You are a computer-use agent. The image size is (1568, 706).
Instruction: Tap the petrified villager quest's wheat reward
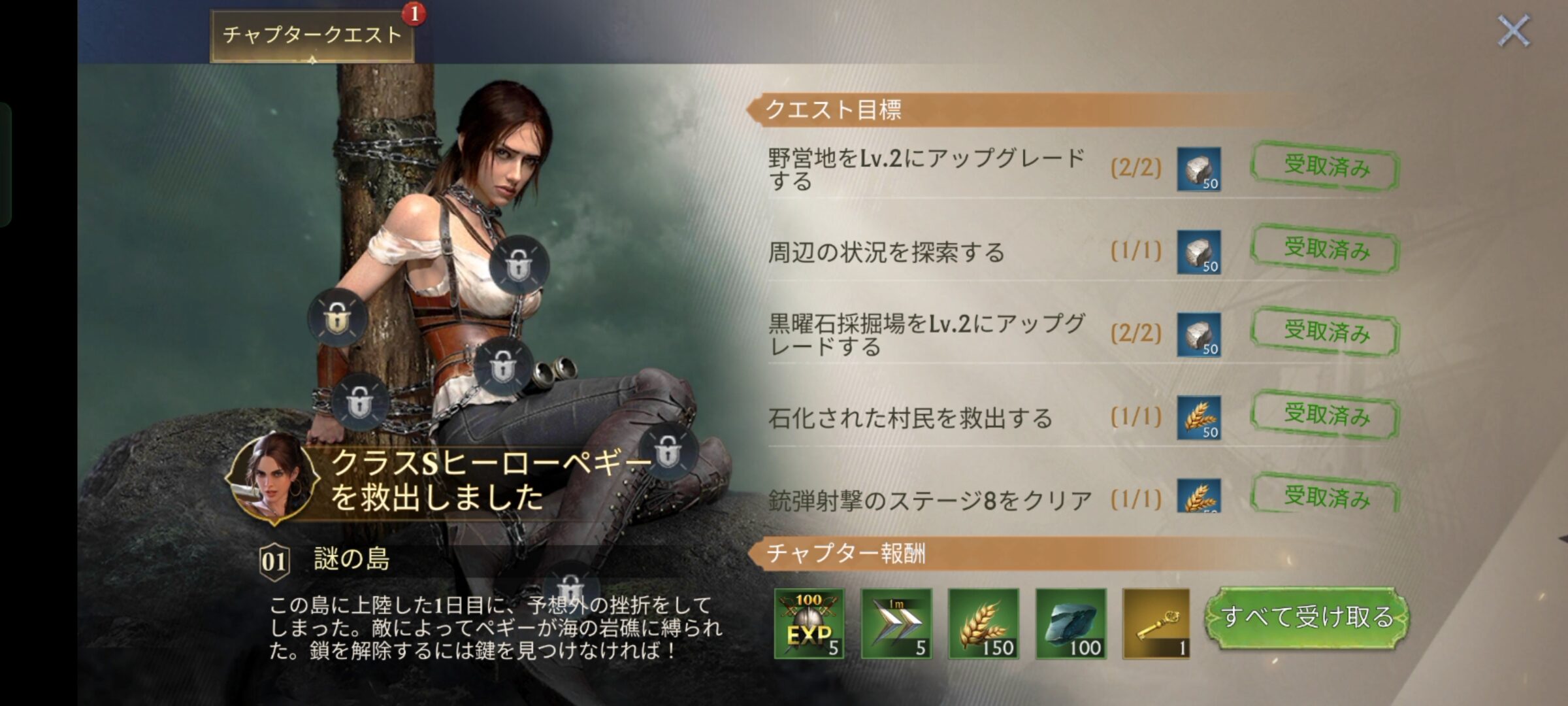click(1199, 418)
